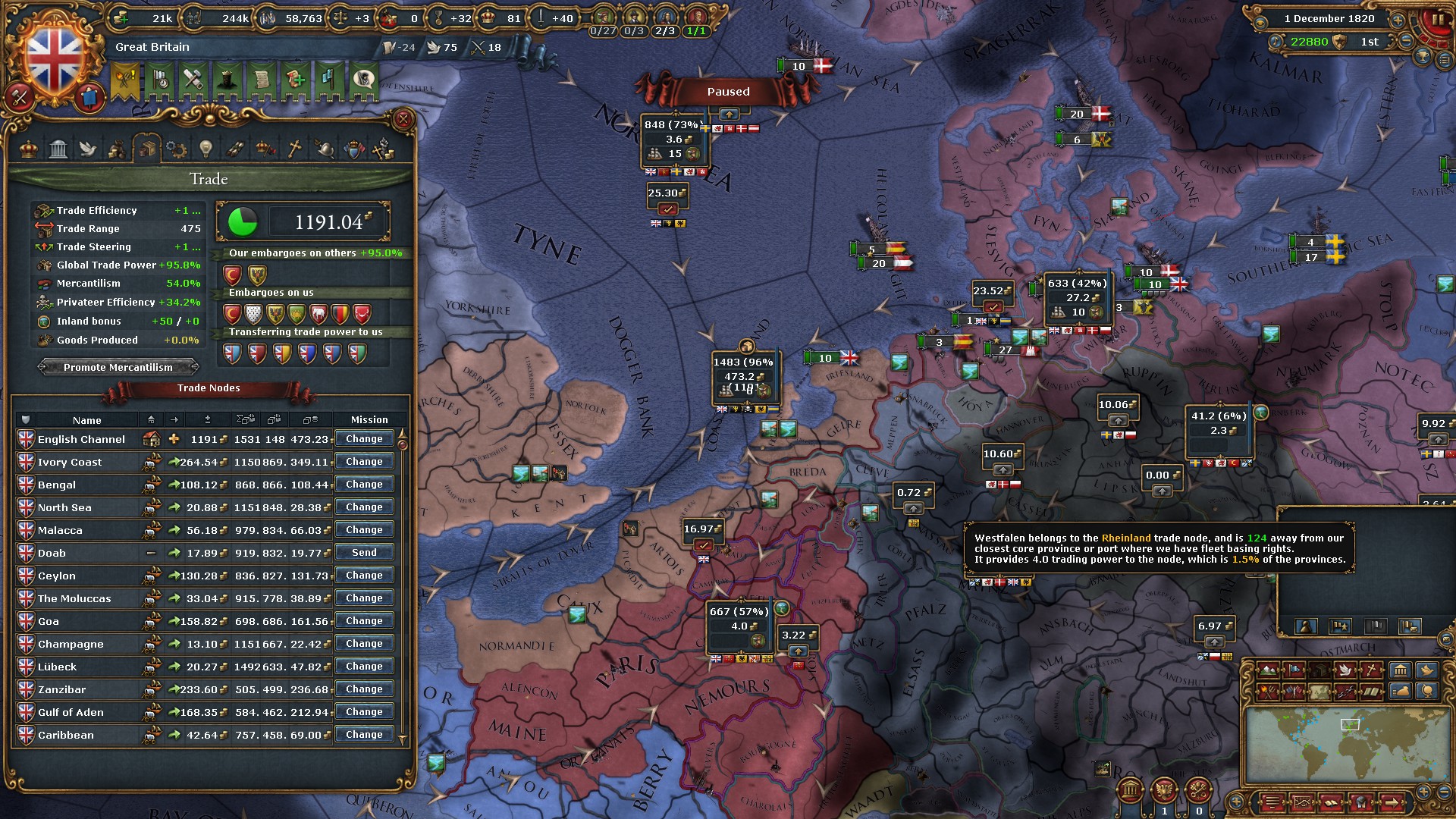Switch to the Court tab with the crown icon
1456x819 pixels.
click(28, 149)
